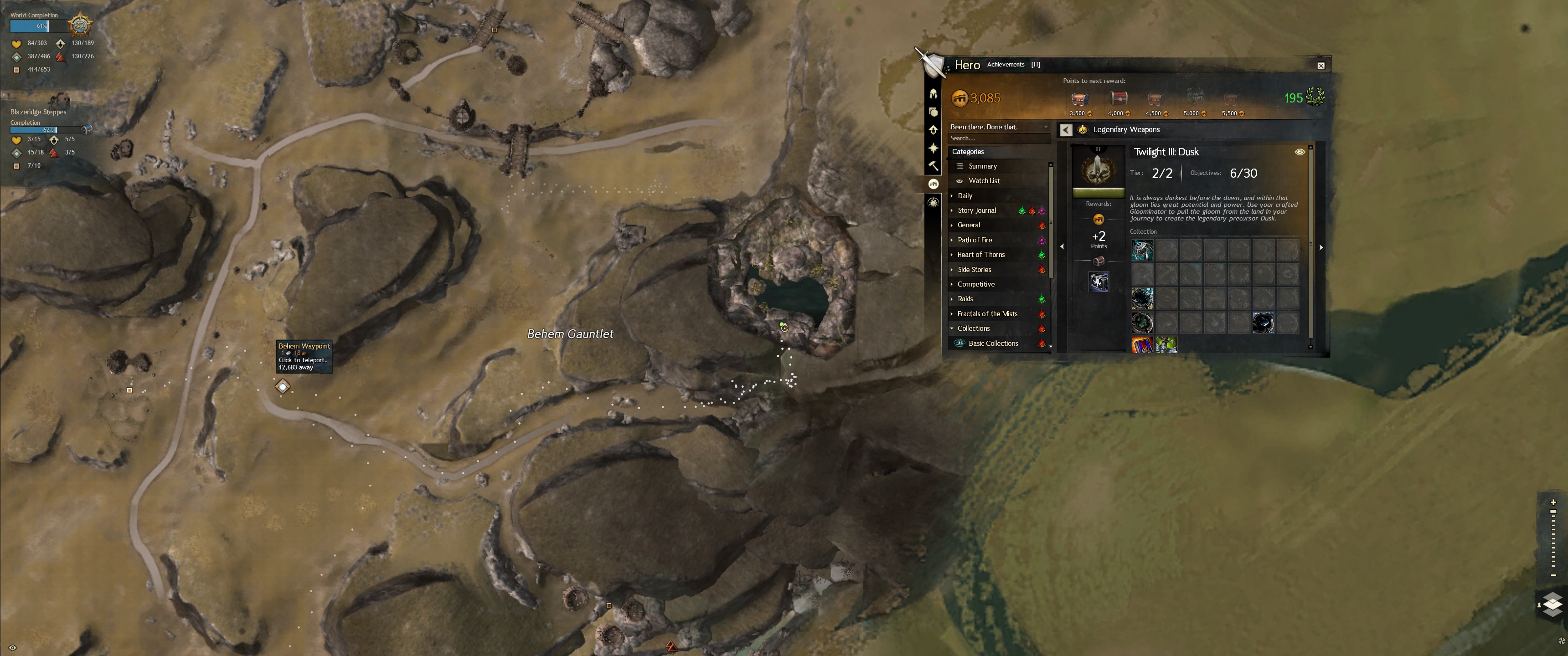Open the map floor layers selector
The image size is (1568, 656).
1552,604
